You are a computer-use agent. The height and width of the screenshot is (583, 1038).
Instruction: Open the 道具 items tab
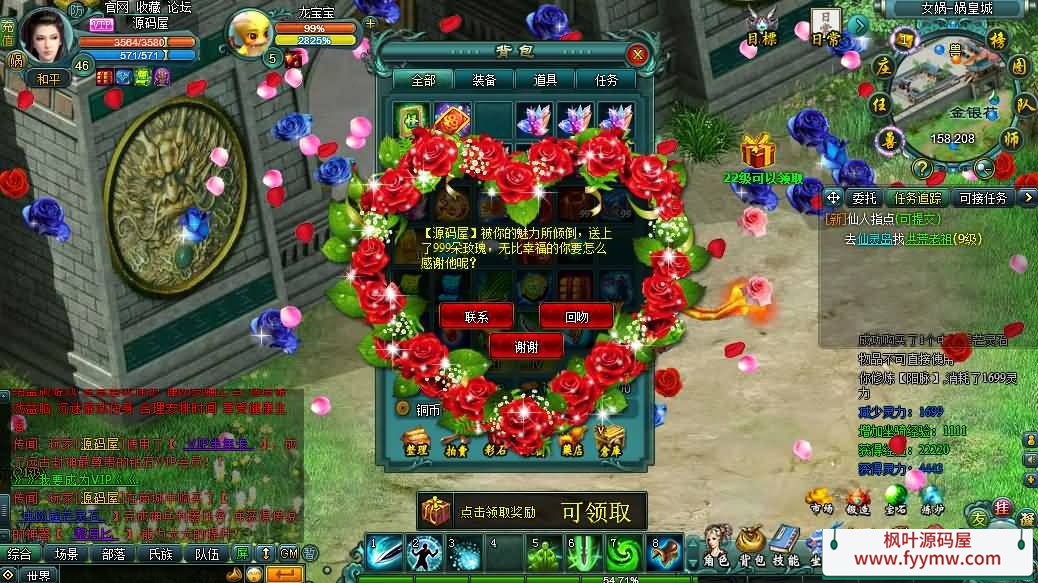tap(546, 80)
